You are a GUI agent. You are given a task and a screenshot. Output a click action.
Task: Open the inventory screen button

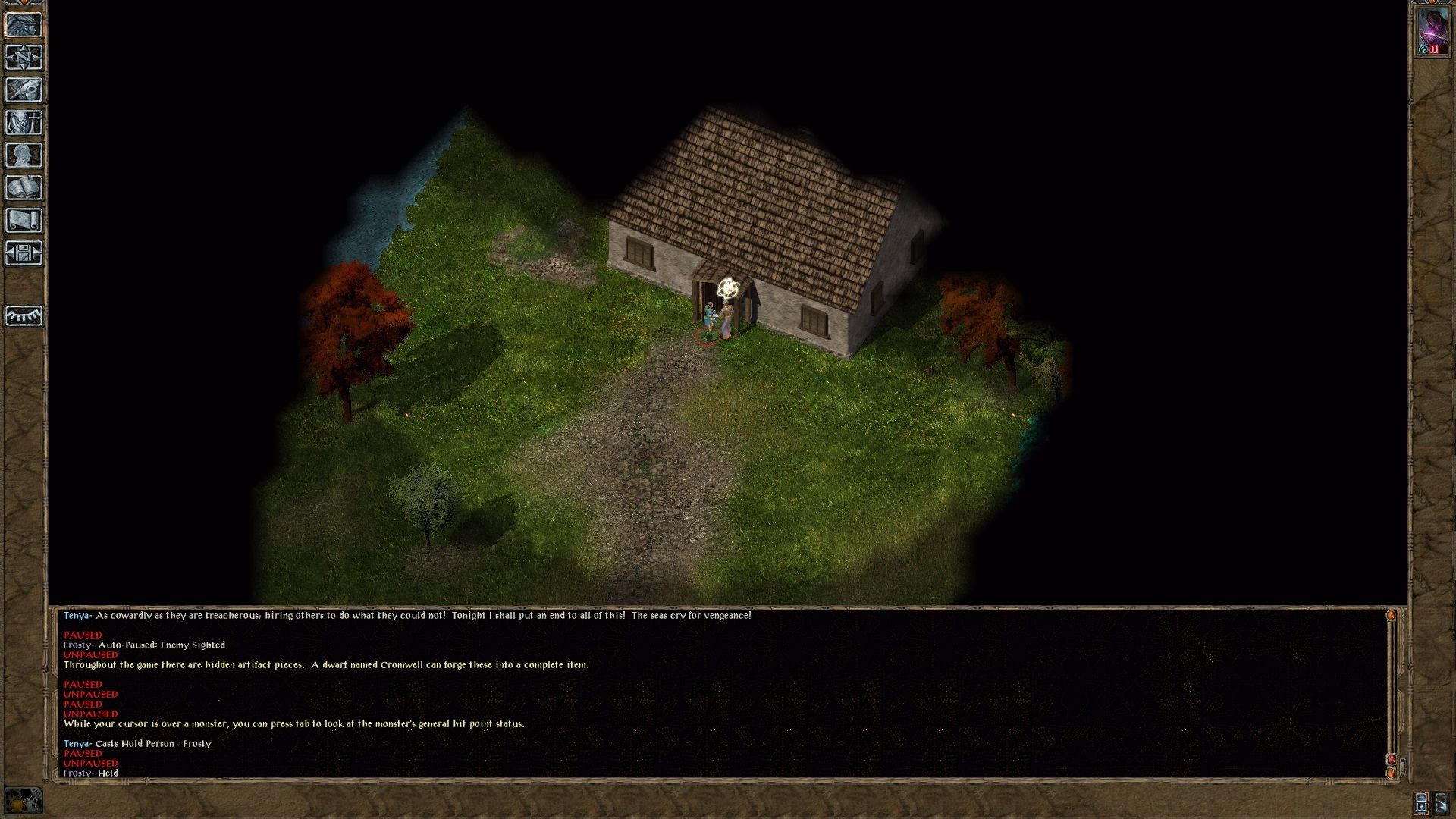click(x=24, y=123)
